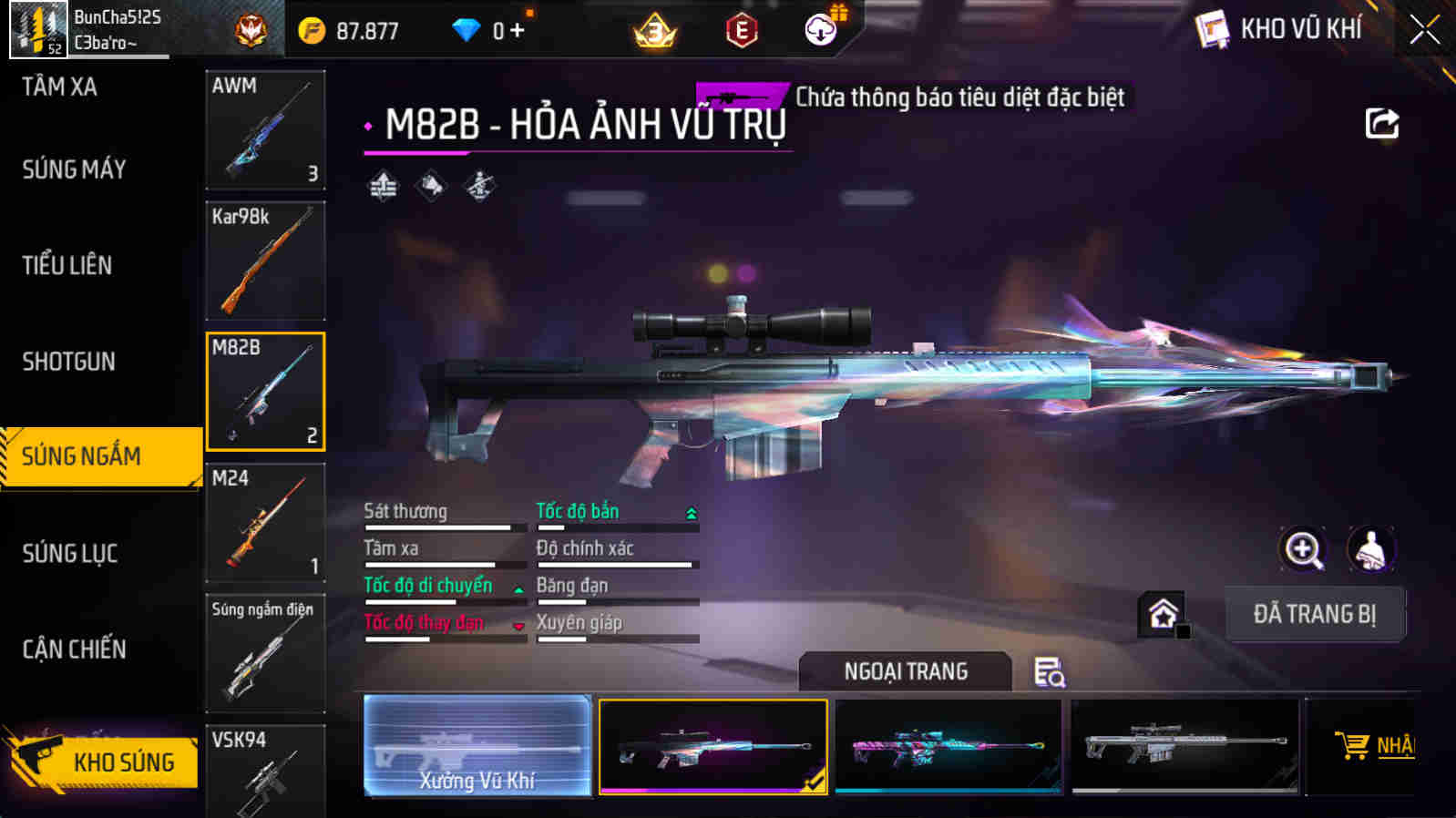Viewport: 1456px width, 818px height.
Task: Open the shopping cart NHẬN icon at bottom right
Action: (x=1355, y=745)
